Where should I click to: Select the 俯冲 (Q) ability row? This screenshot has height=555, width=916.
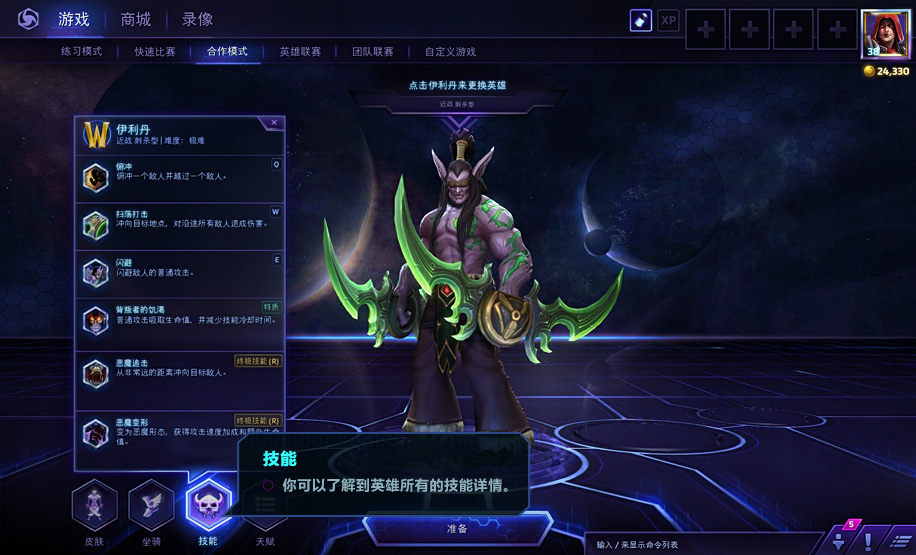(x=180, y=176)
